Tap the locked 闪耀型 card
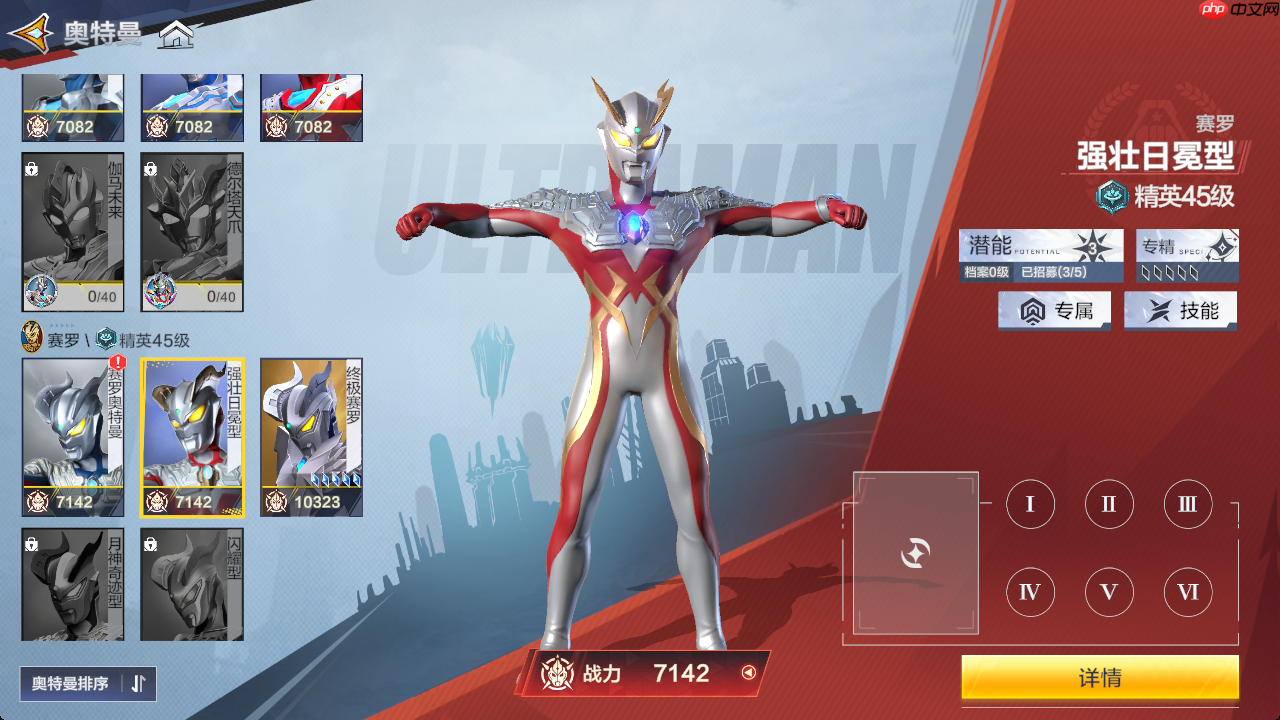 [x=192, y=584]
